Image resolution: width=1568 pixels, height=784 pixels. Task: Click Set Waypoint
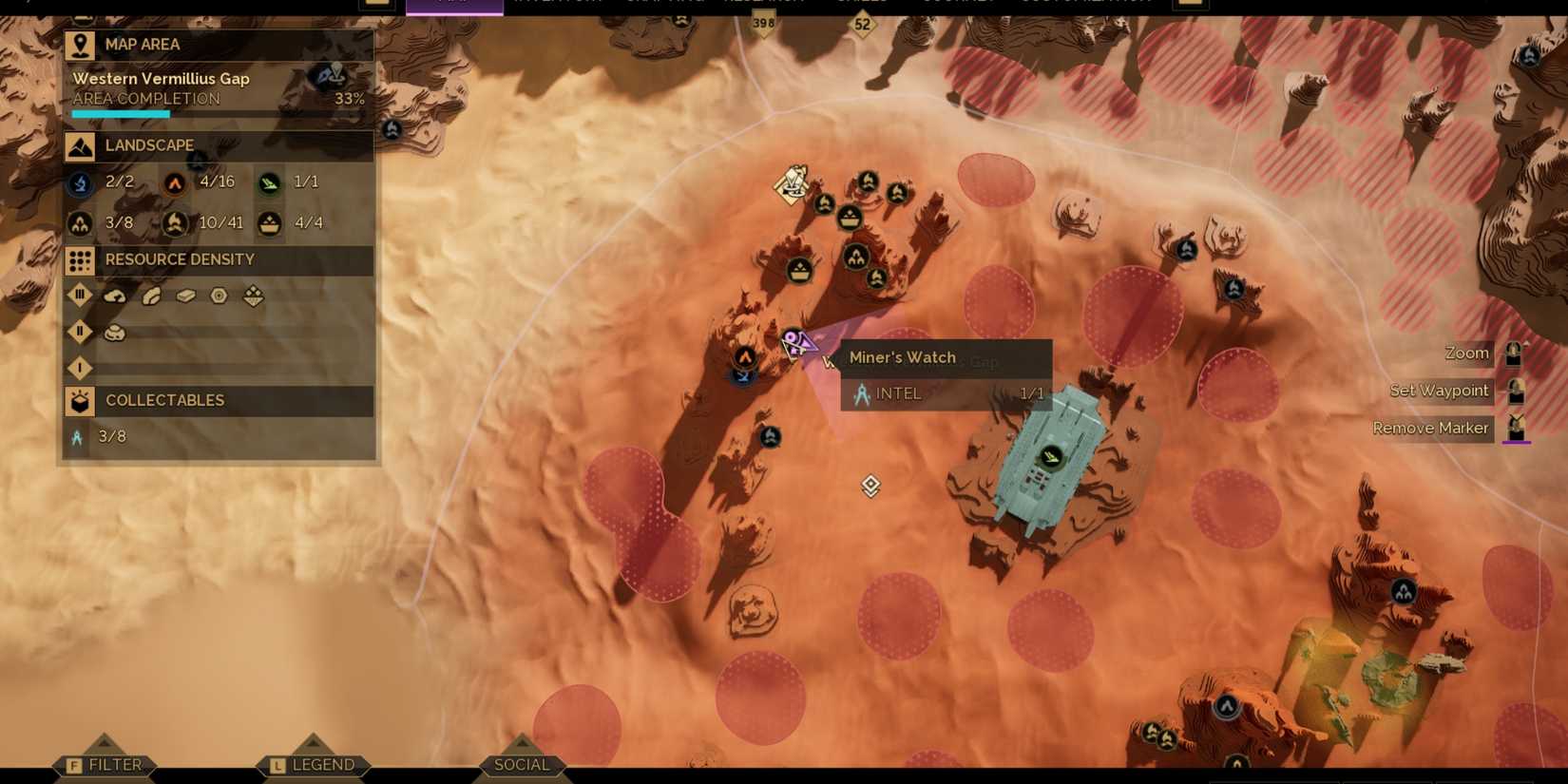click(x=1439, y=390)
